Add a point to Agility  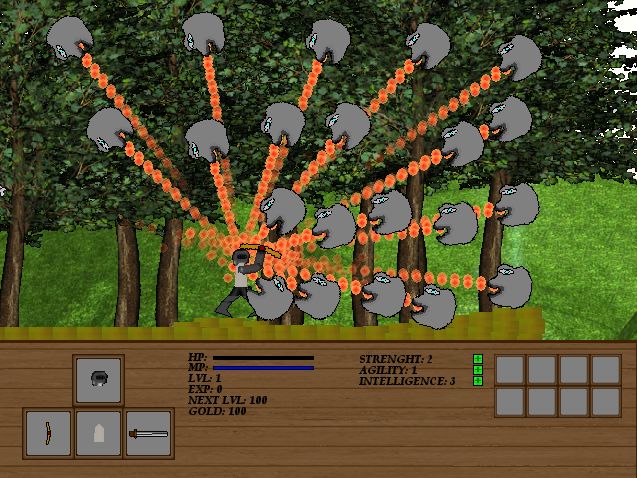point(478,370)
